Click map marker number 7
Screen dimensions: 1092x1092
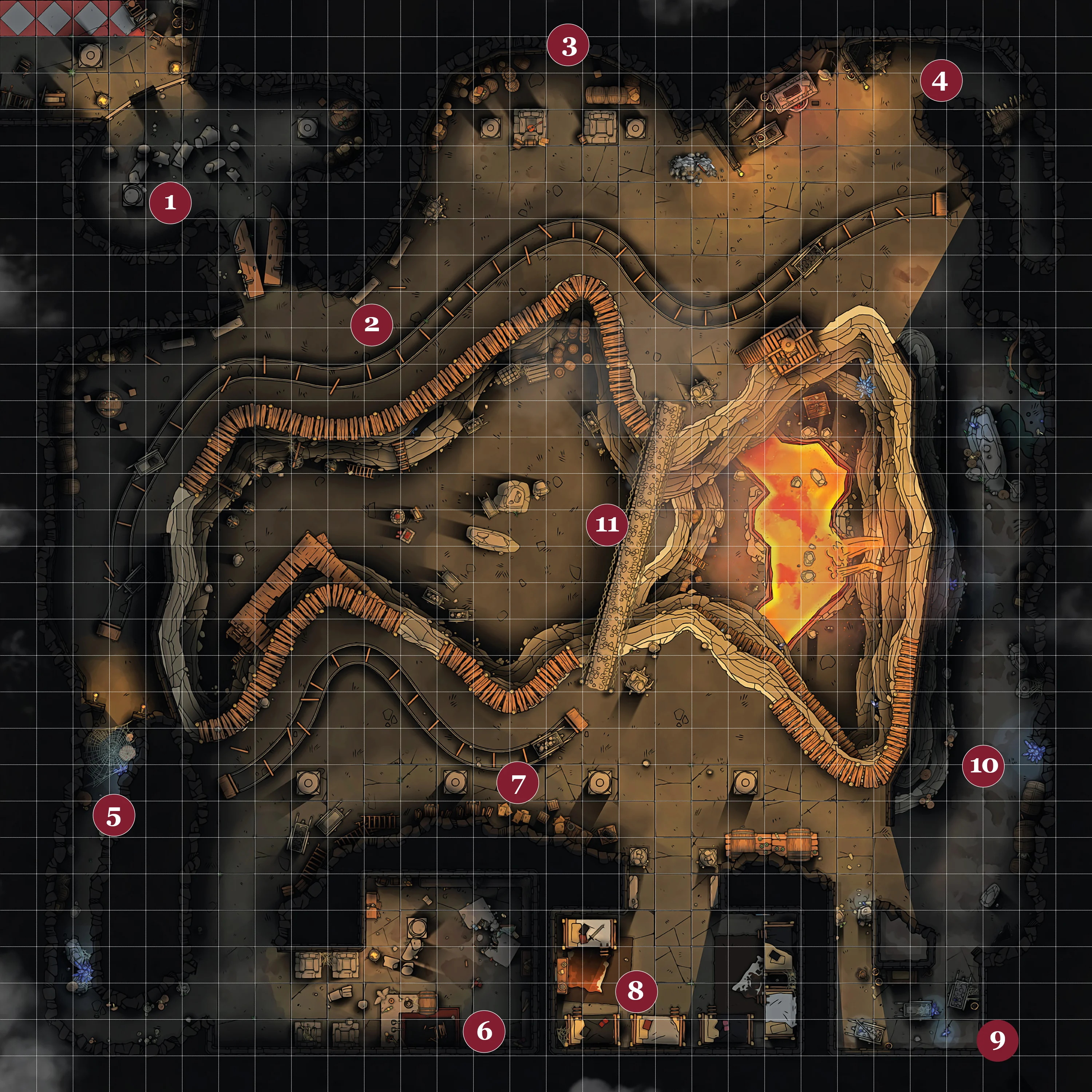pos(518,783)
